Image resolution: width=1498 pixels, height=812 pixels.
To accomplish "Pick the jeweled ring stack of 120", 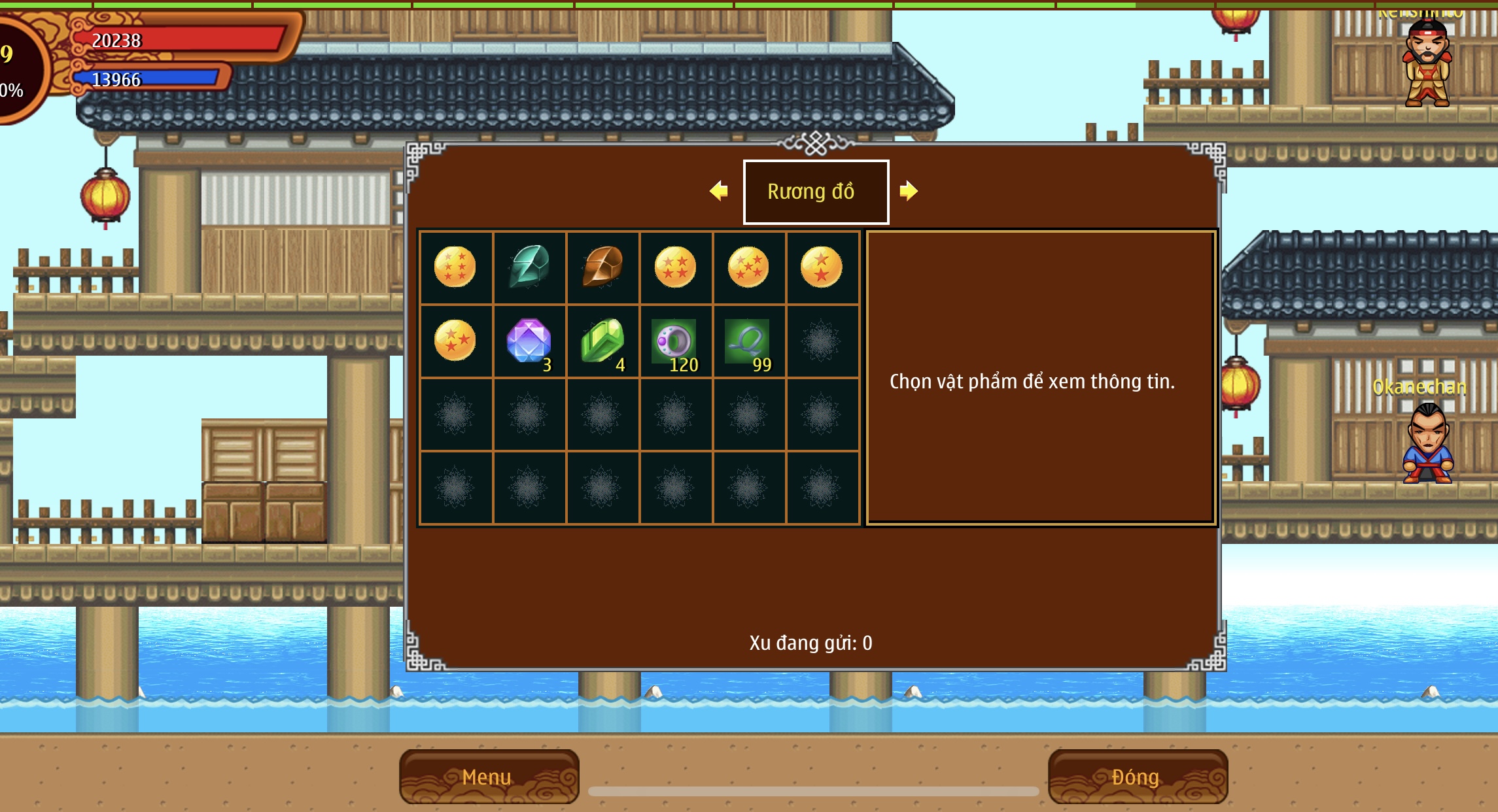I will (675, 340).
